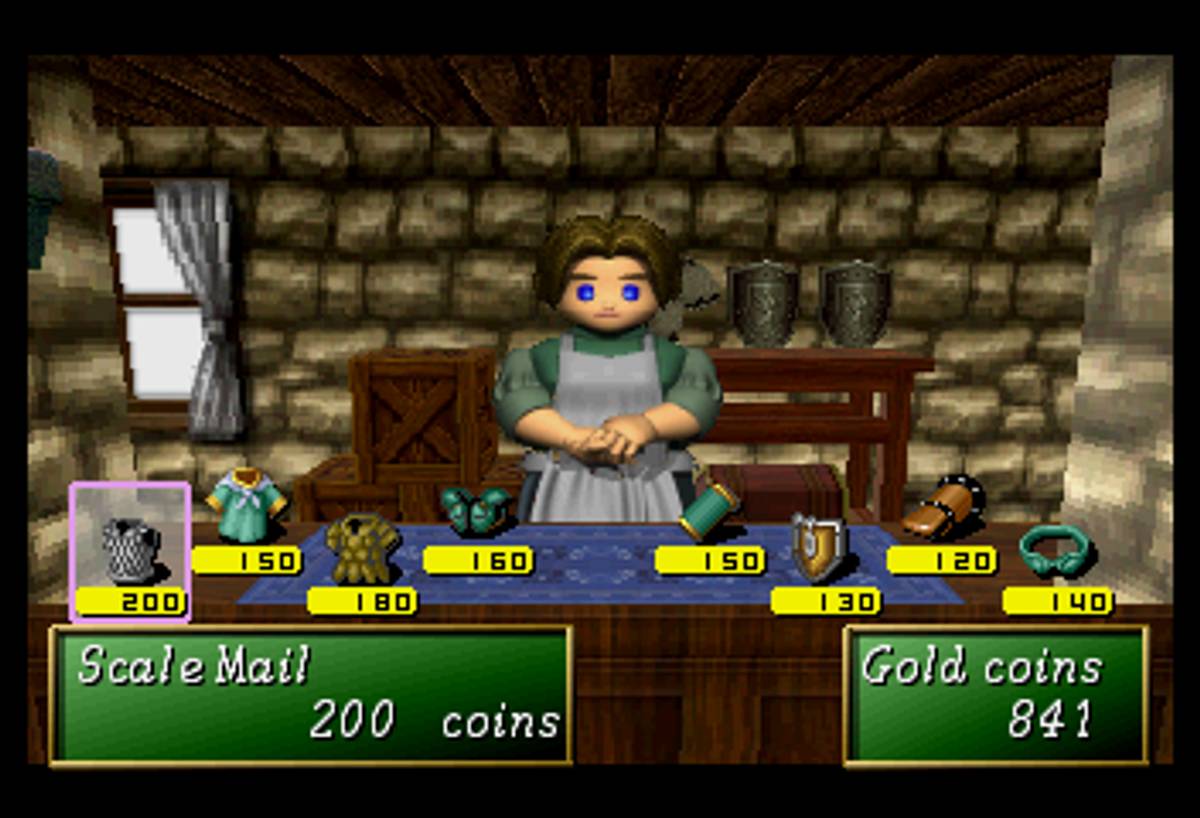The width and height of the screenshot is (1200, 818).
Task: Pick the brown bracer priced 120
Action: [x=942, y=510]
